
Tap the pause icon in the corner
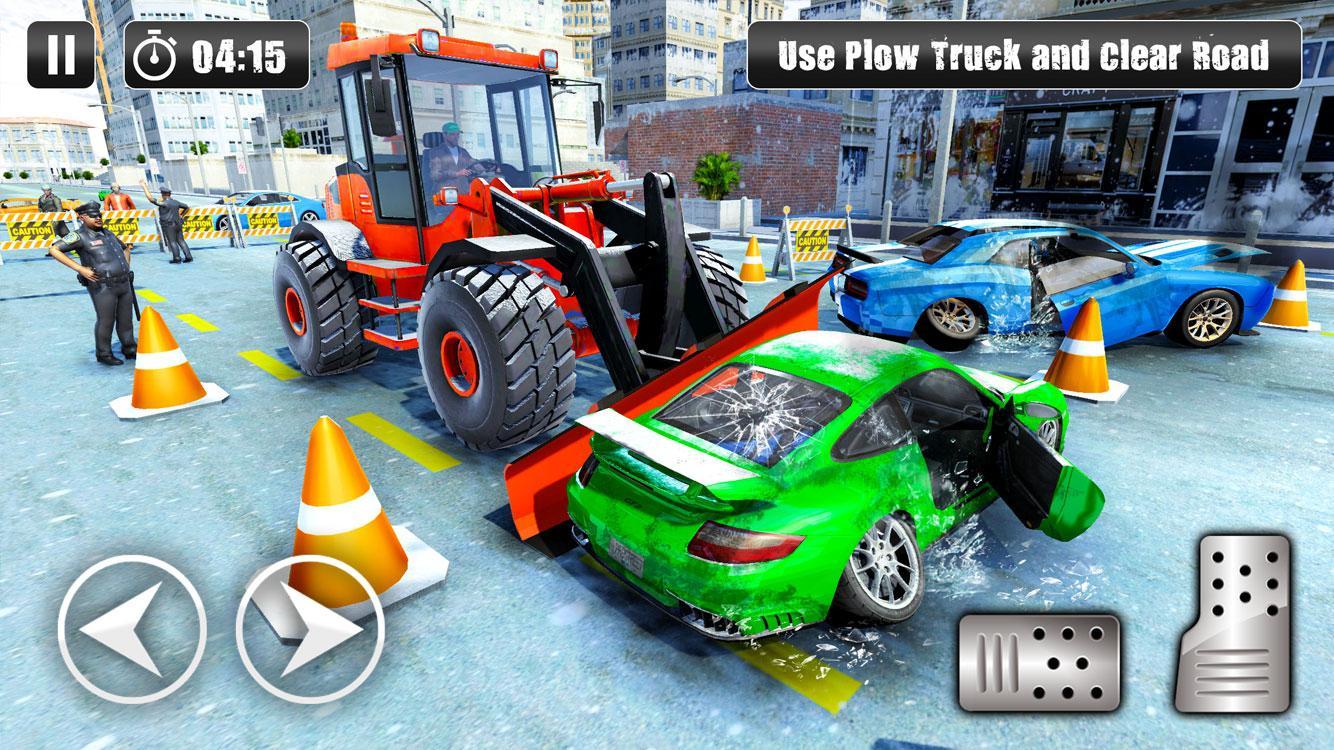tap(60, 55)
